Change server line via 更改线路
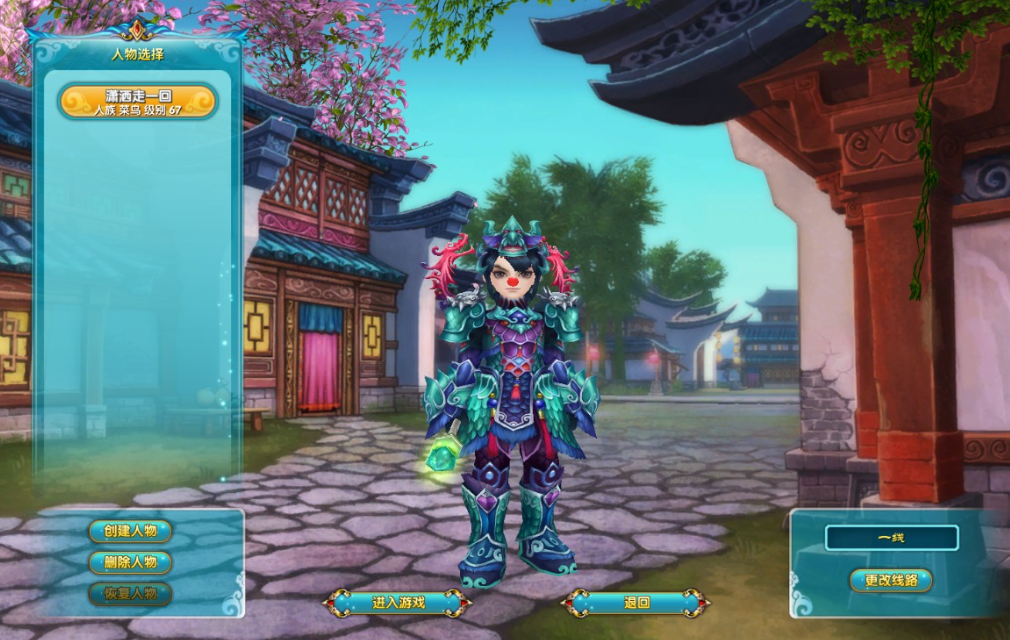 coord(890,580)
